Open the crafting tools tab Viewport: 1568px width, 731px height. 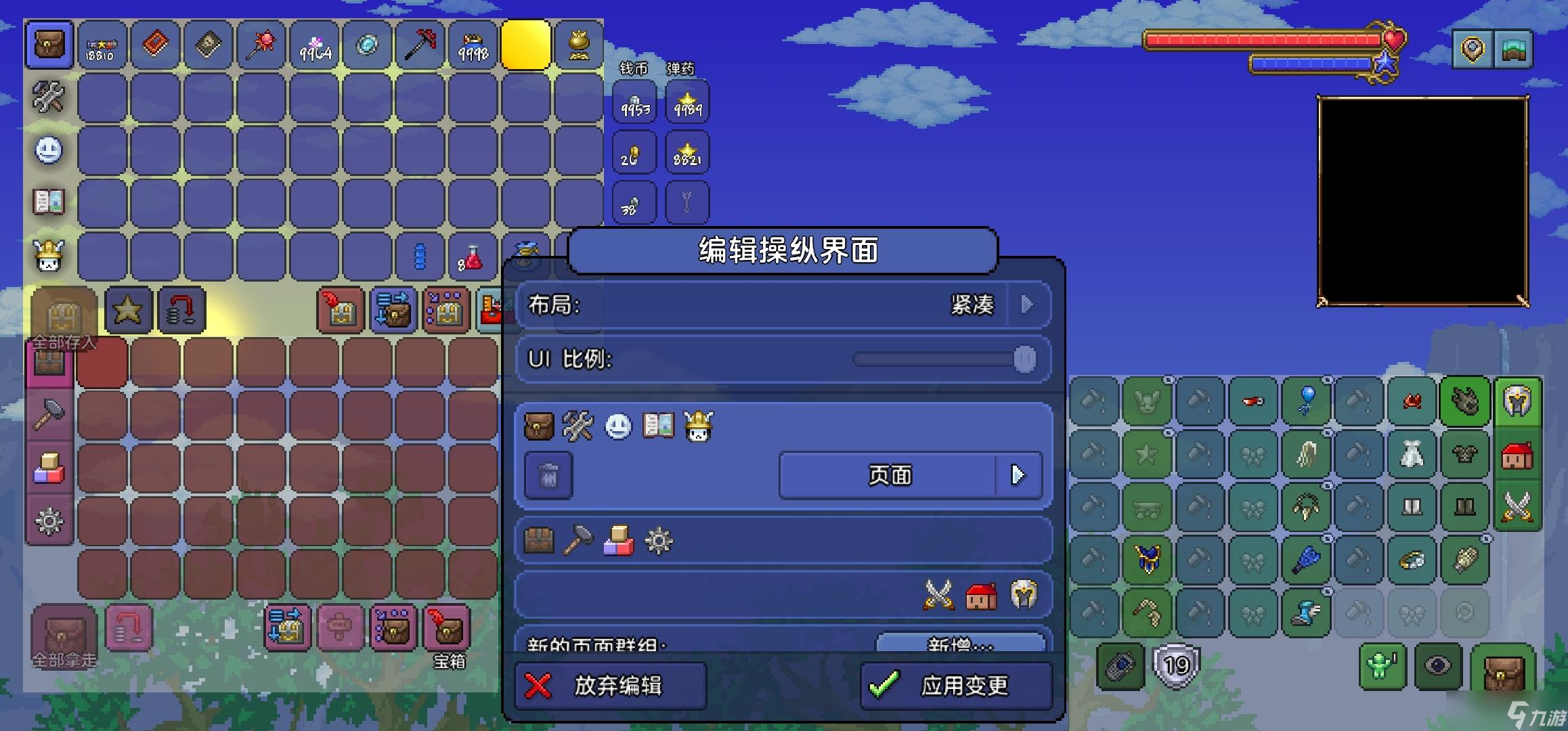(49, 97)
